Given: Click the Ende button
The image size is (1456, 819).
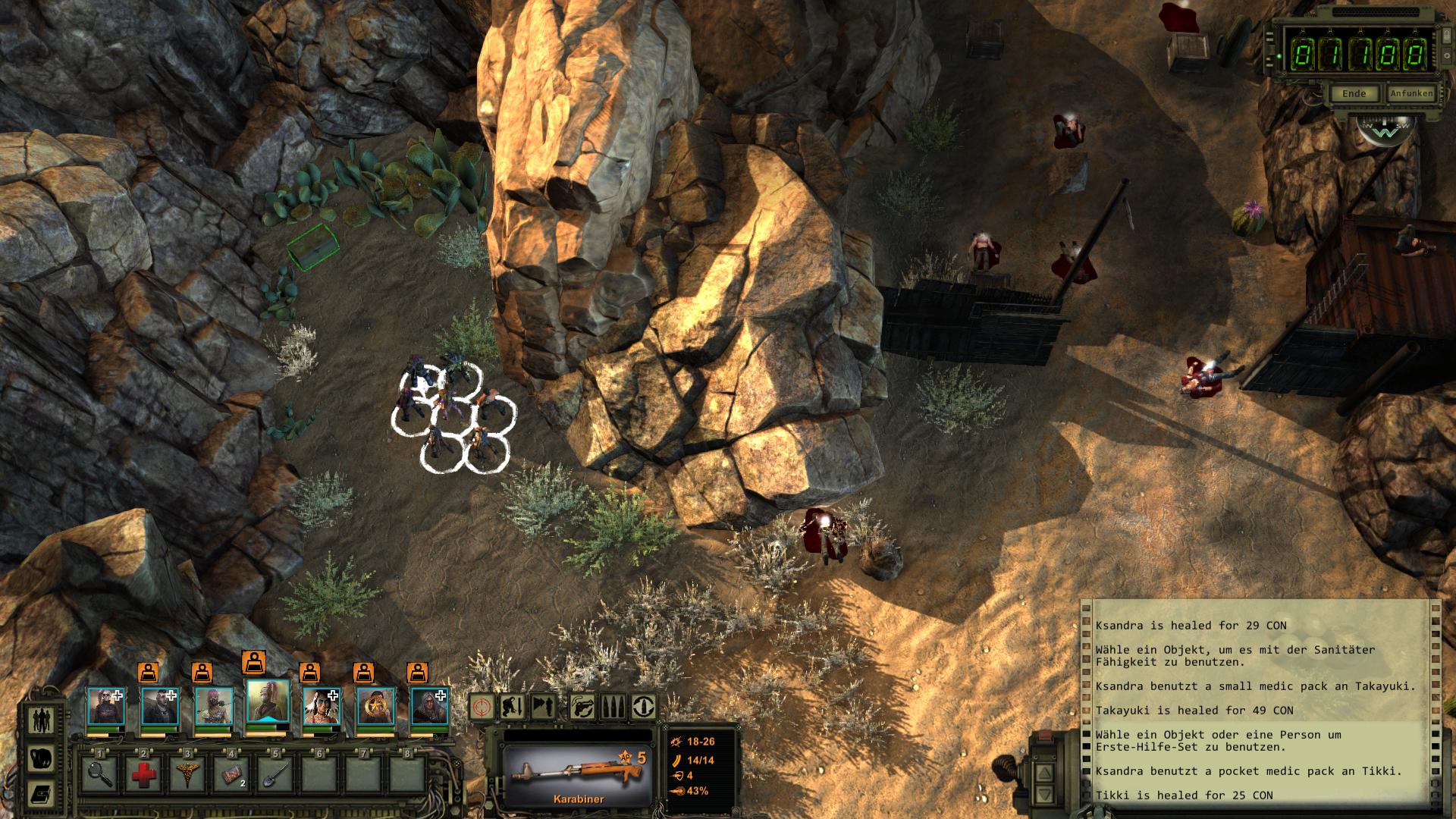Looking at the screenshot, I should [1354, 93].
